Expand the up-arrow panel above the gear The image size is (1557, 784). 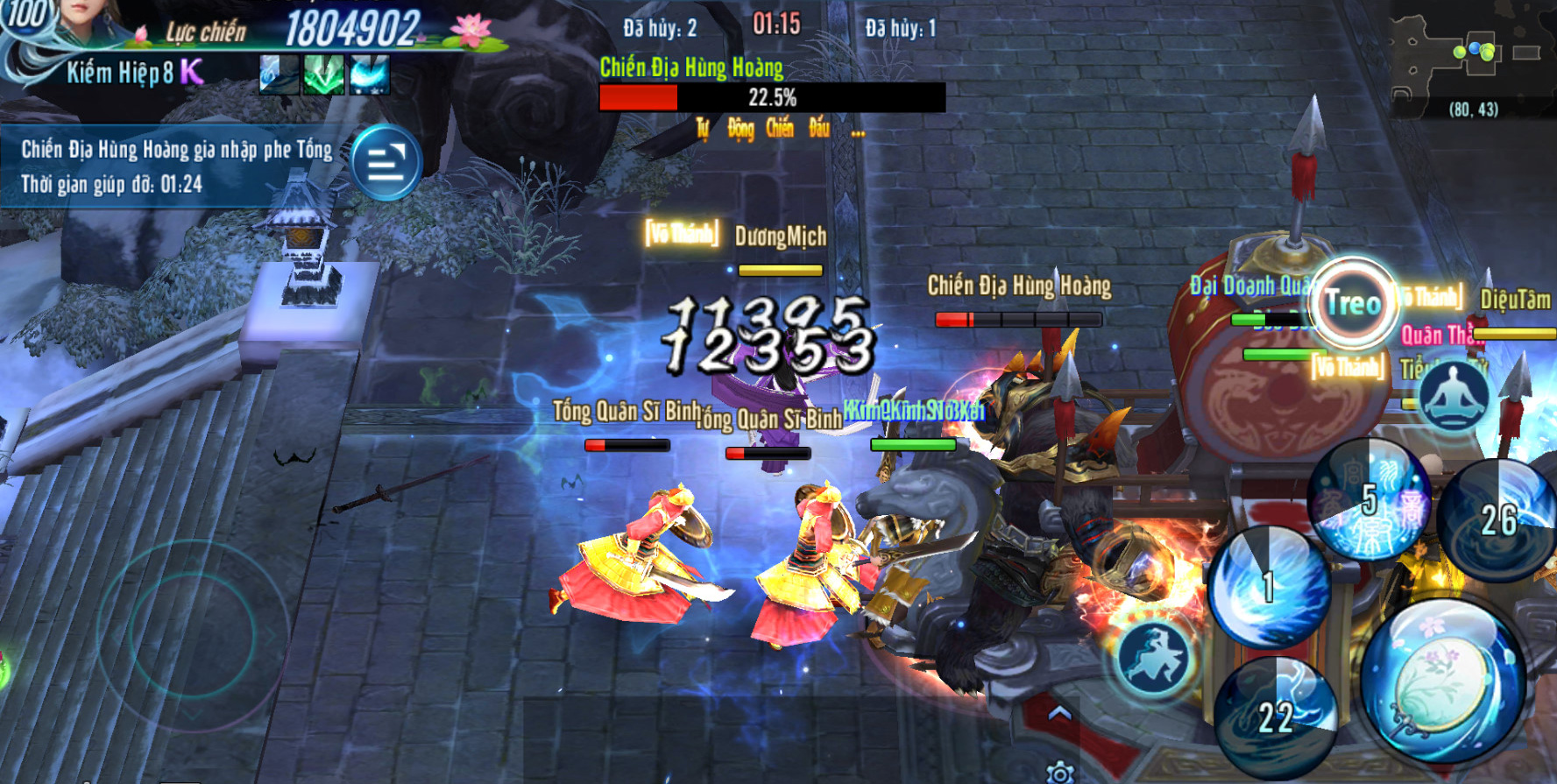click(x=1060, y=715)
